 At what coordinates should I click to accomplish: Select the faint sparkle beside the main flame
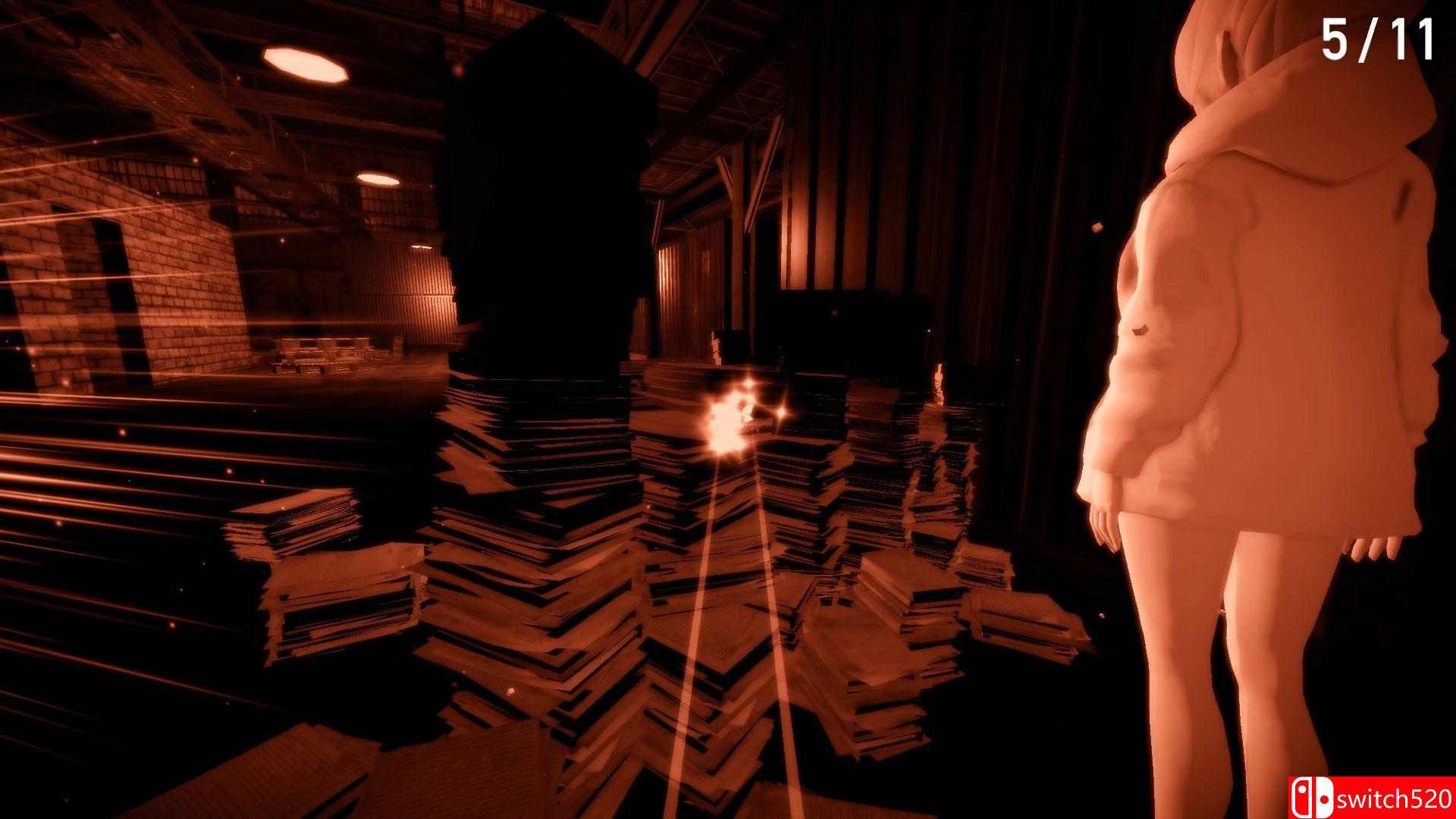pos(783,413)
